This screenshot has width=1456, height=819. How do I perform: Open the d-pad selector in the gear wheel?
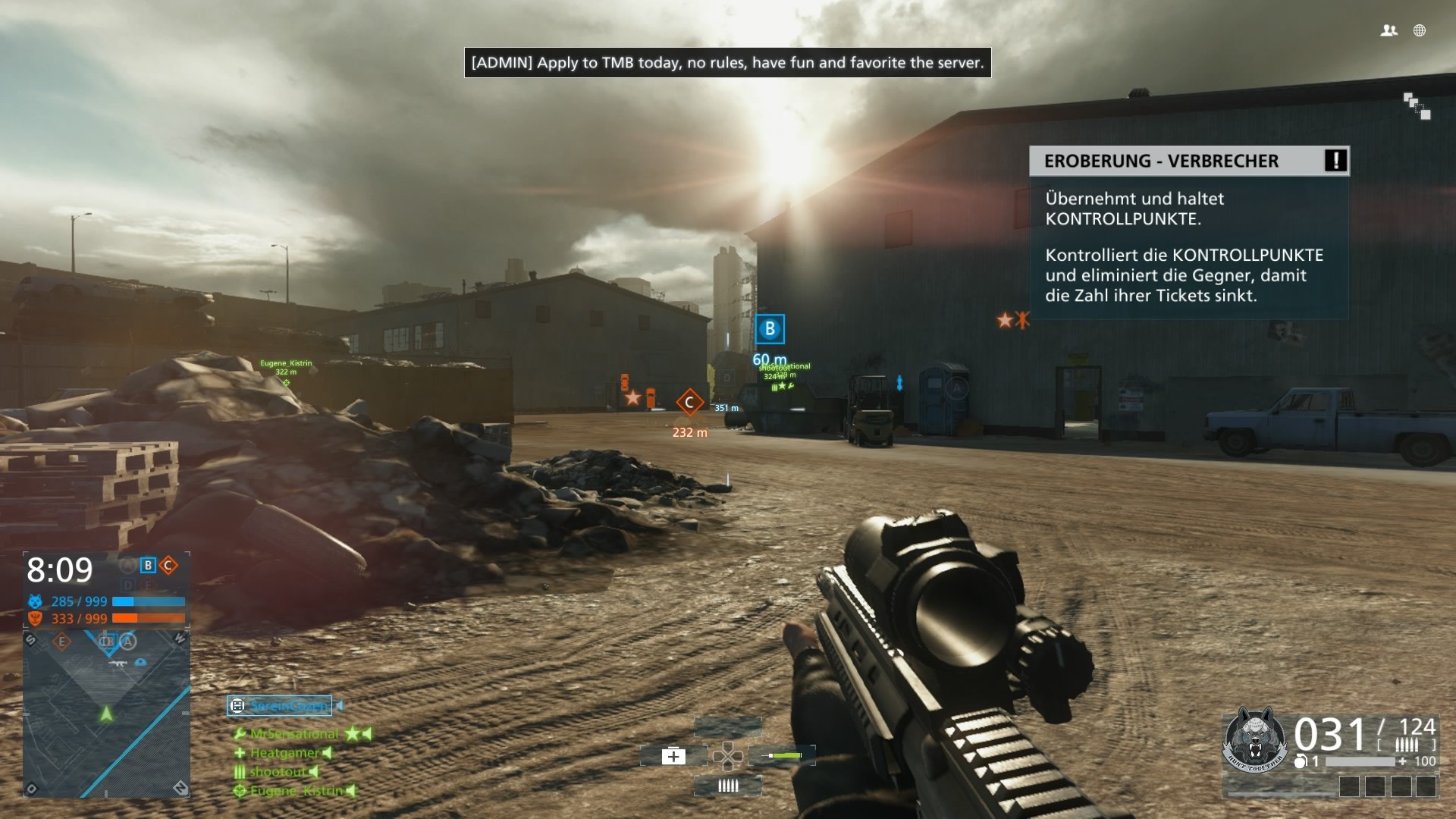pyautogui.click(x=730, y=756)
